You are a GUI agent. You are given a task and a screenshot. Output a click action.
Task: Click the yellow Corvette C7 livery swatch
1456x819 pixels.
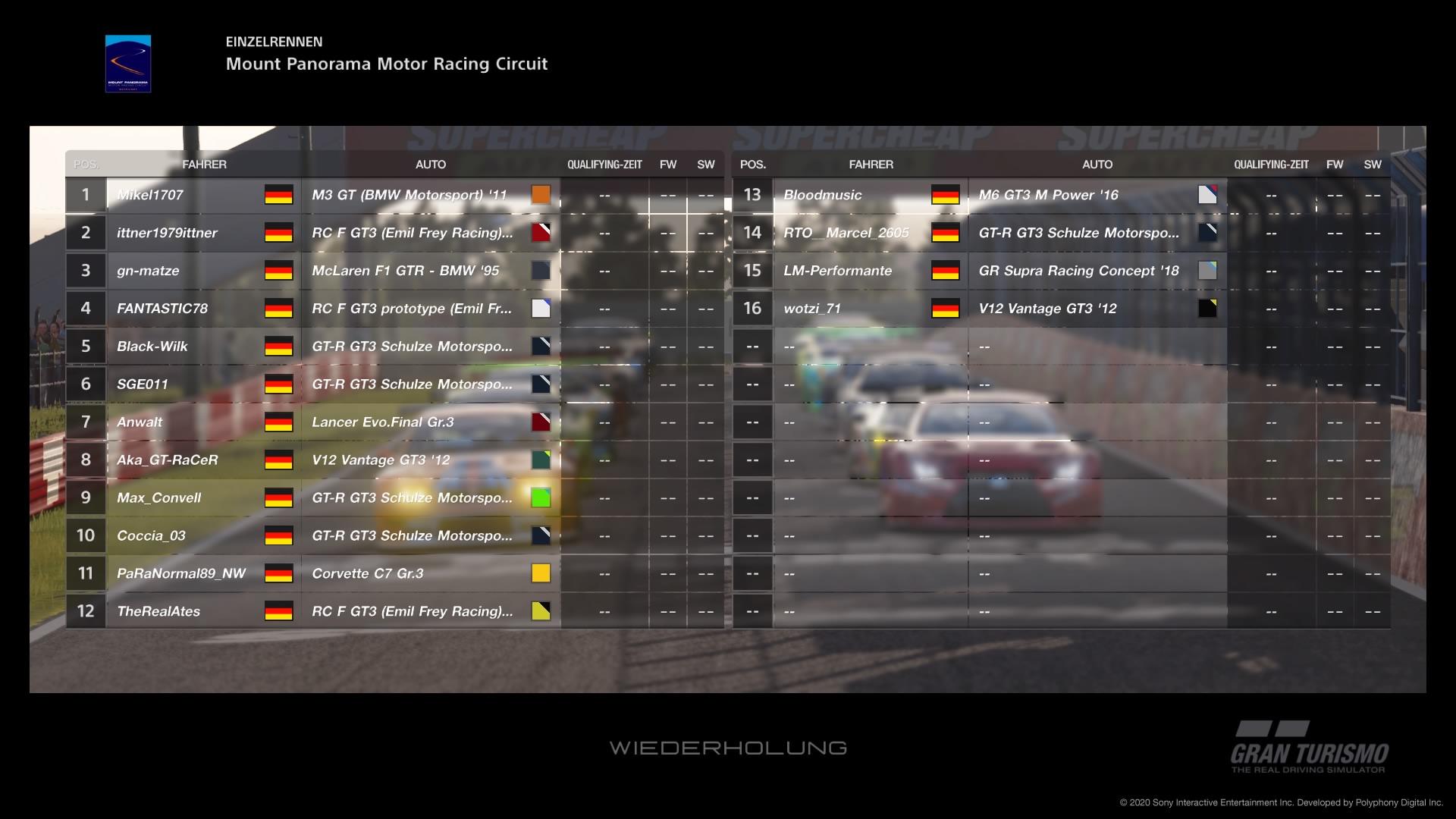(541, 573)
